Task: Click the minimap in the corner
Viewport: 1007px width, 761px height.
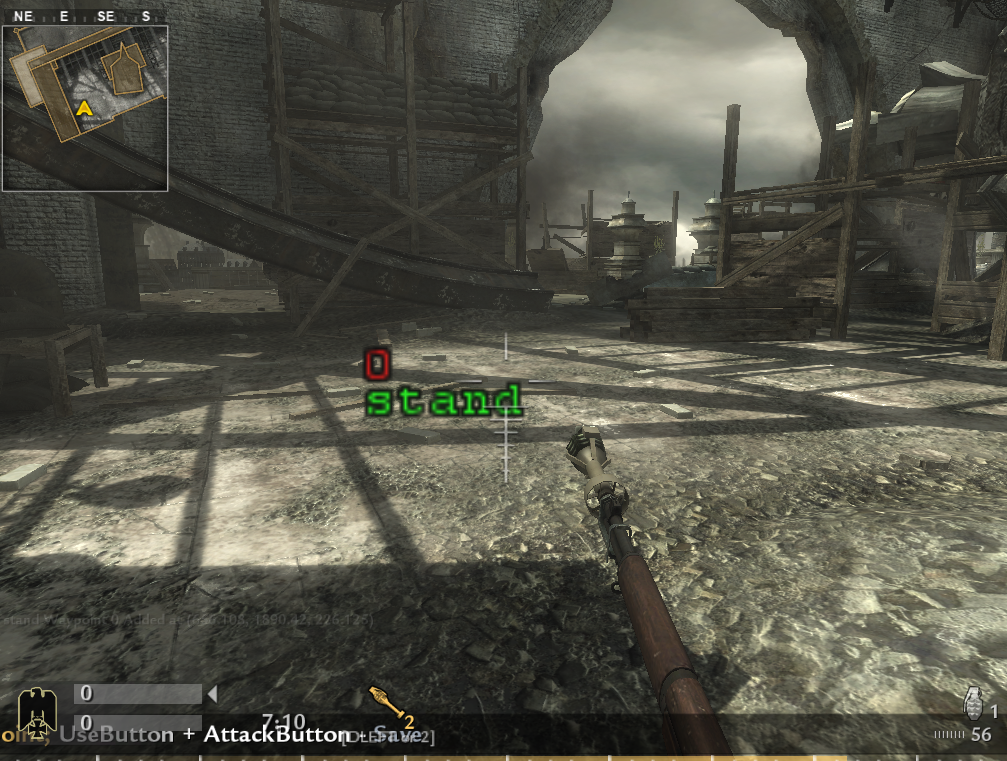Action: coord(84,107)
